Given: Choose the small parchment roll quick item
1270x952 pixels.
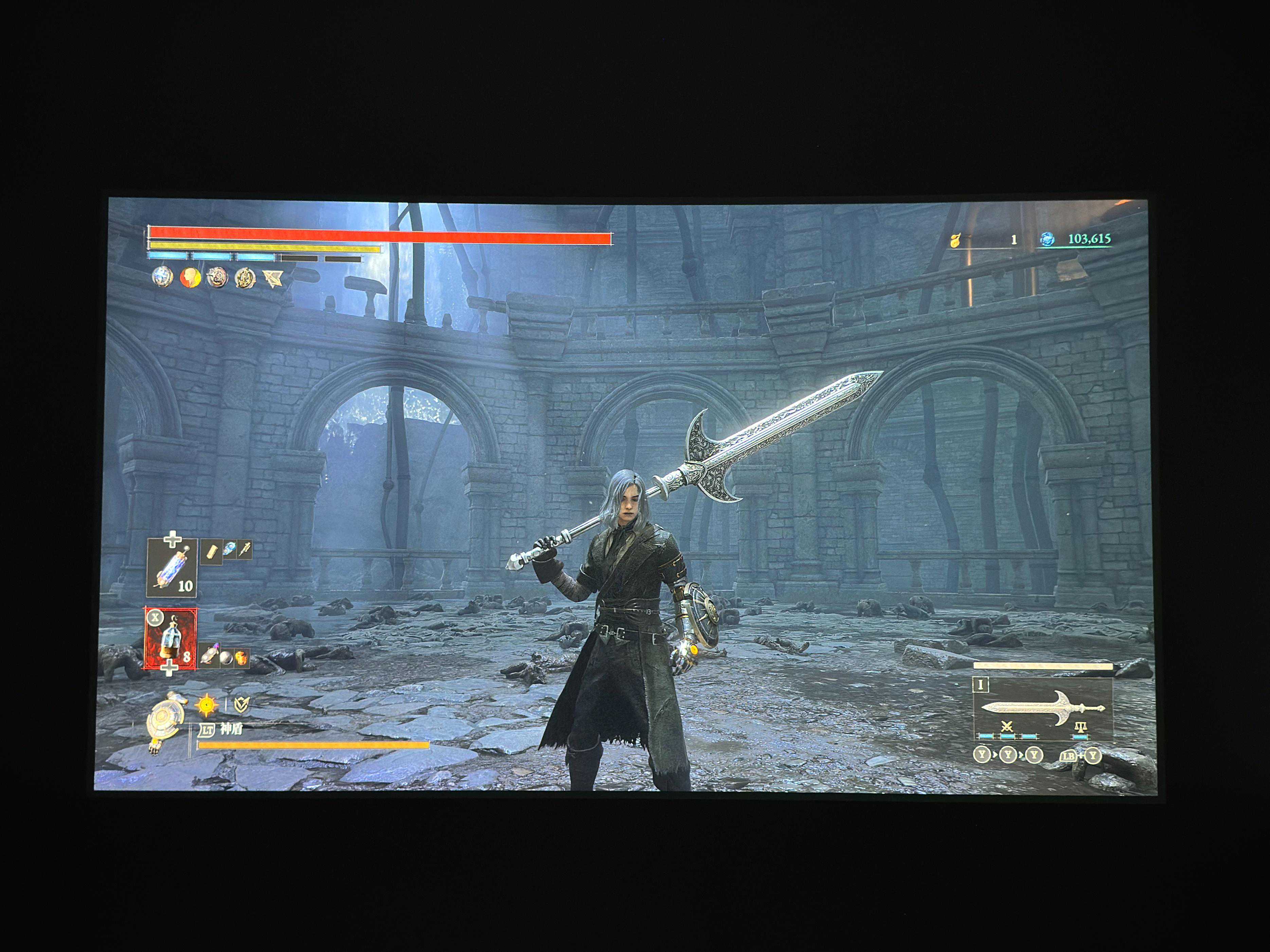Looking at the screenshot, I should coord(211,551).
